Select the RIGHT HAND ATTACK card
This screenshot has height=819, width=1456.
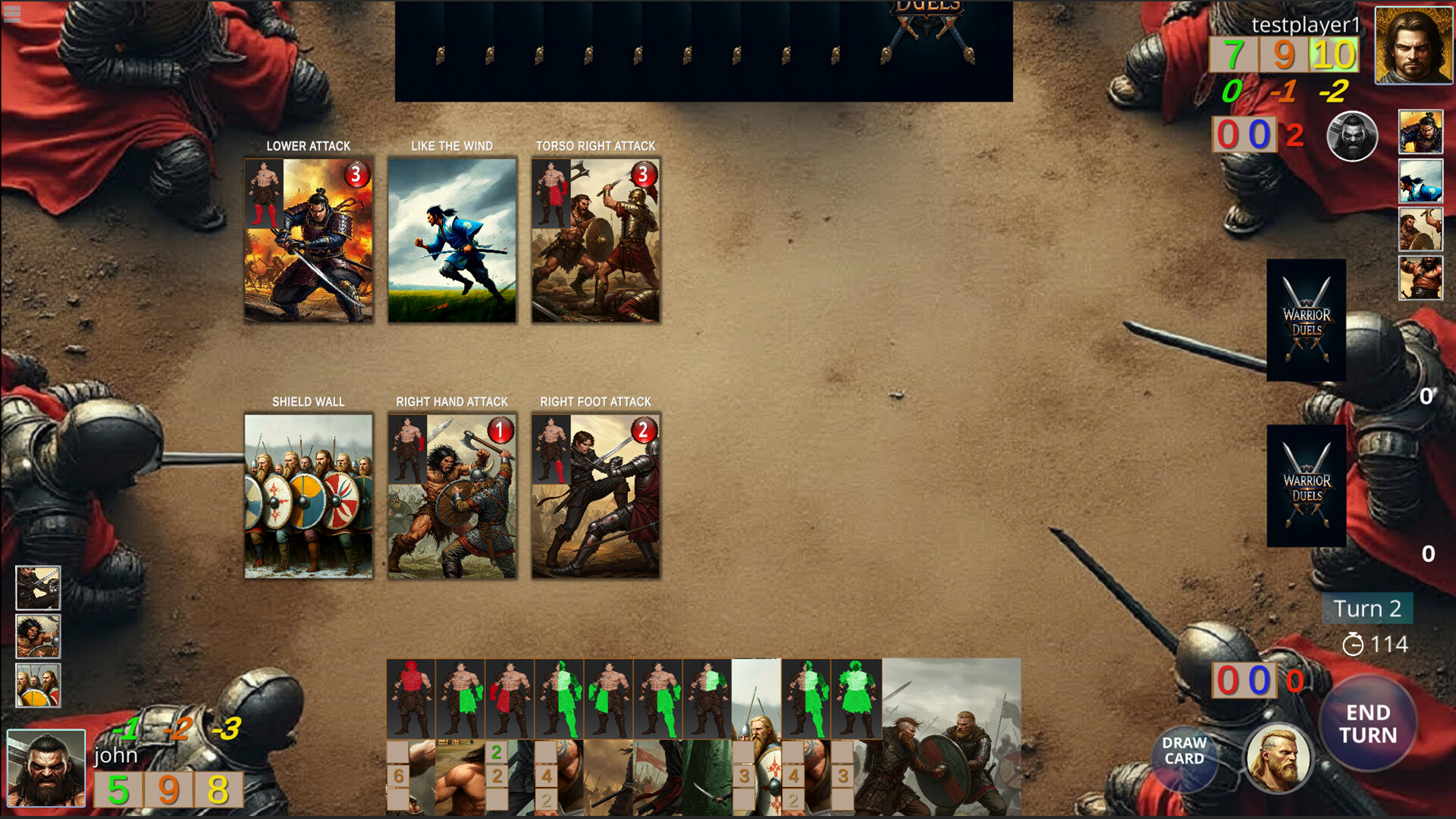click(452, 497)
